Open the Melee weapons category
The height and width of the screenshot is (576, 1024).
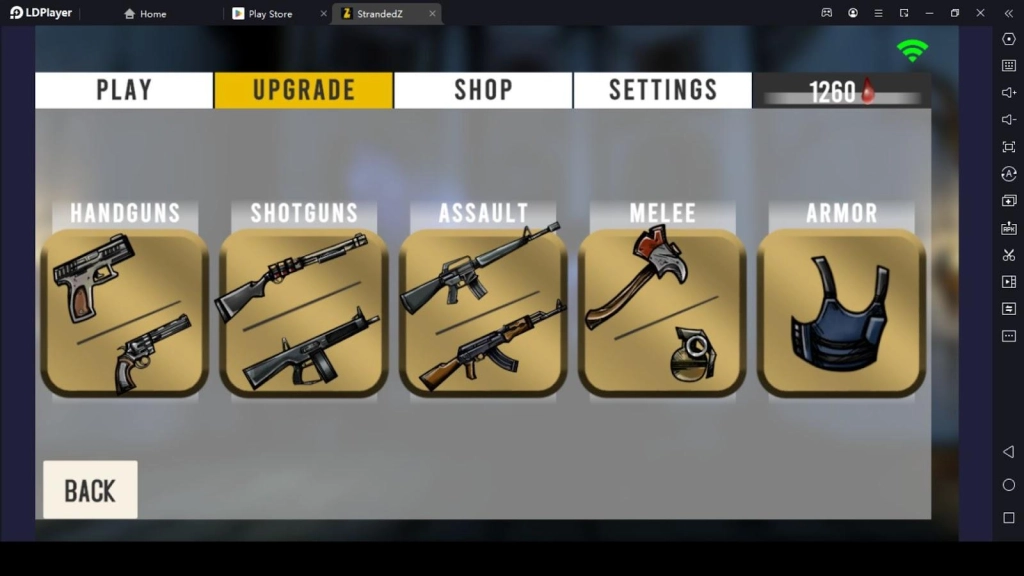coord(662,312)
